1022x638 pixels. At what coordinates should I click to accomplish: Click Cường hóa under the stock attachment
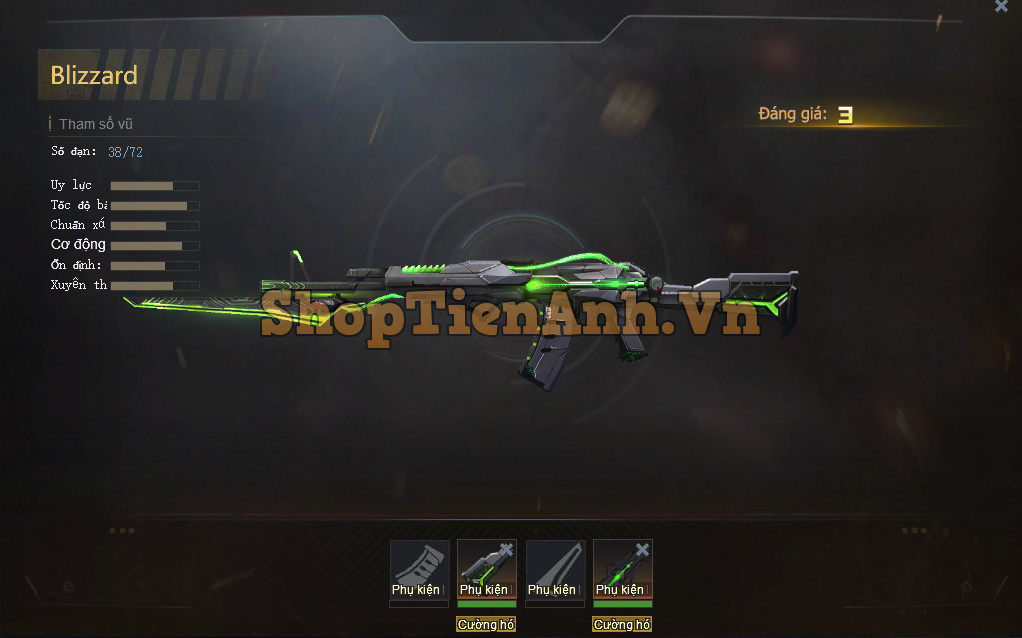click(x=486, y=624)
